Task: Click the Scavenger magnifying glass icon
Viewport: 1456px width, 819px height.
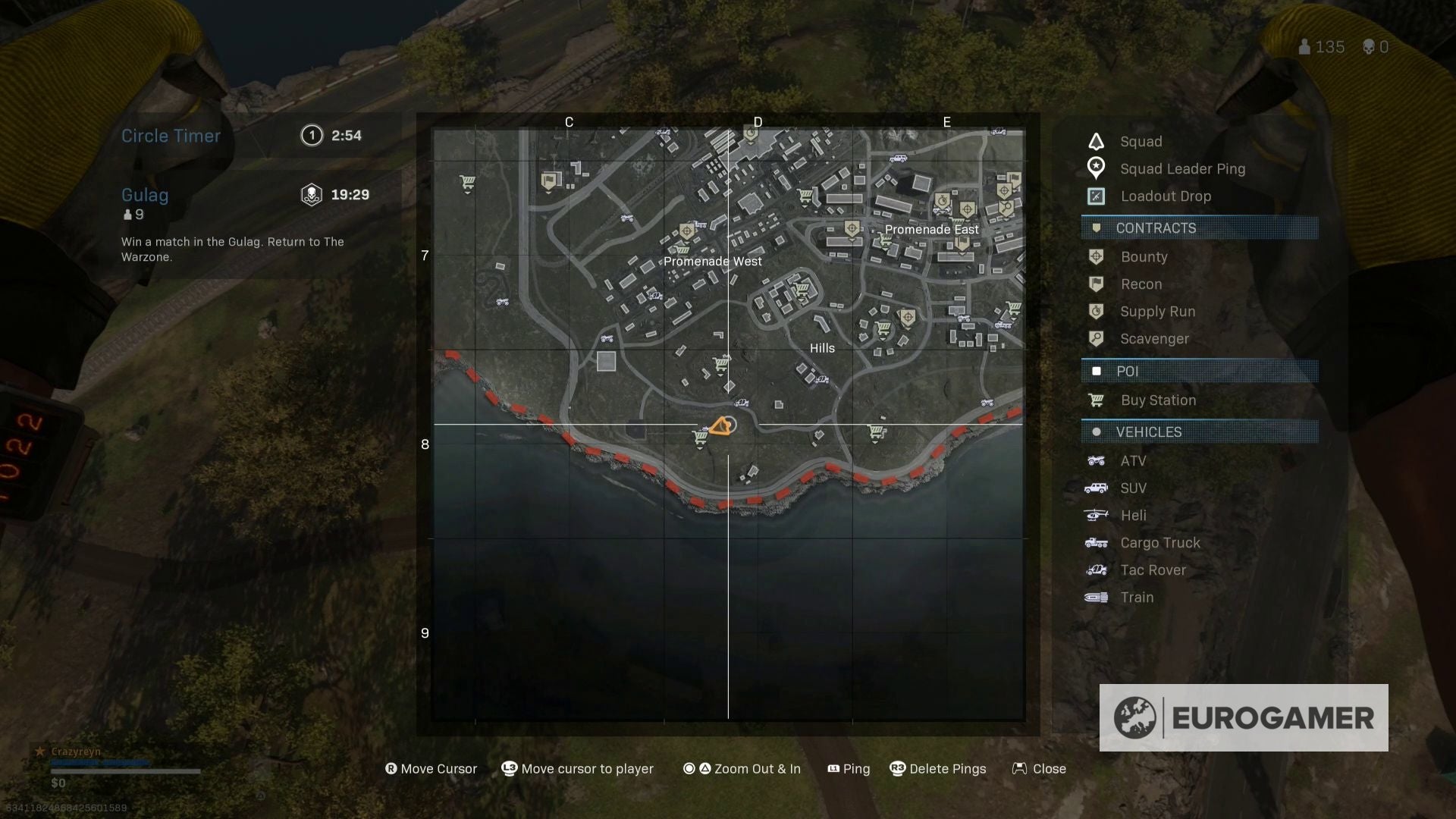Action: click(x=1097, y=339)
